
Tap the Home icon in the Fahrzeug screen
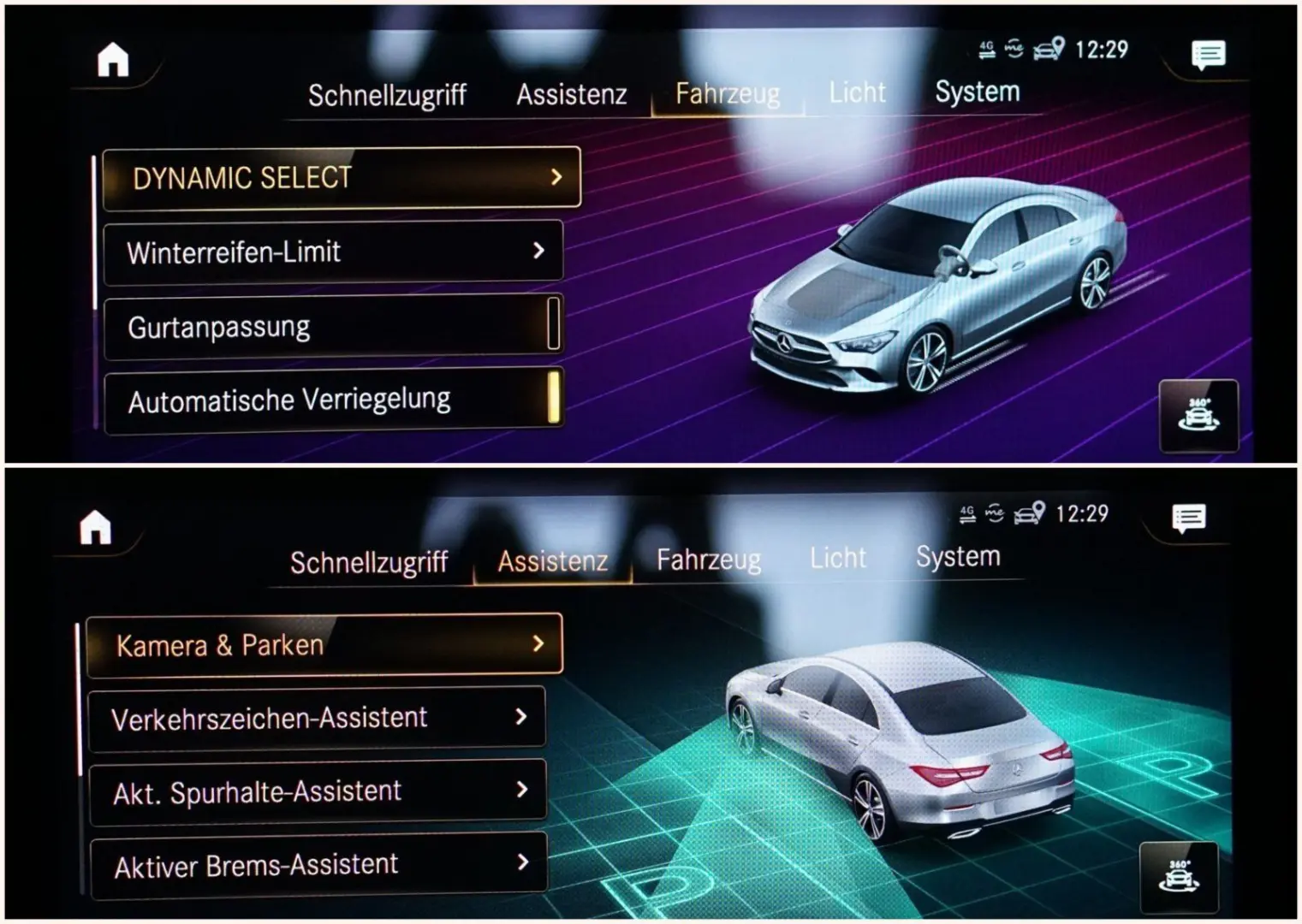tap(114, 58)
